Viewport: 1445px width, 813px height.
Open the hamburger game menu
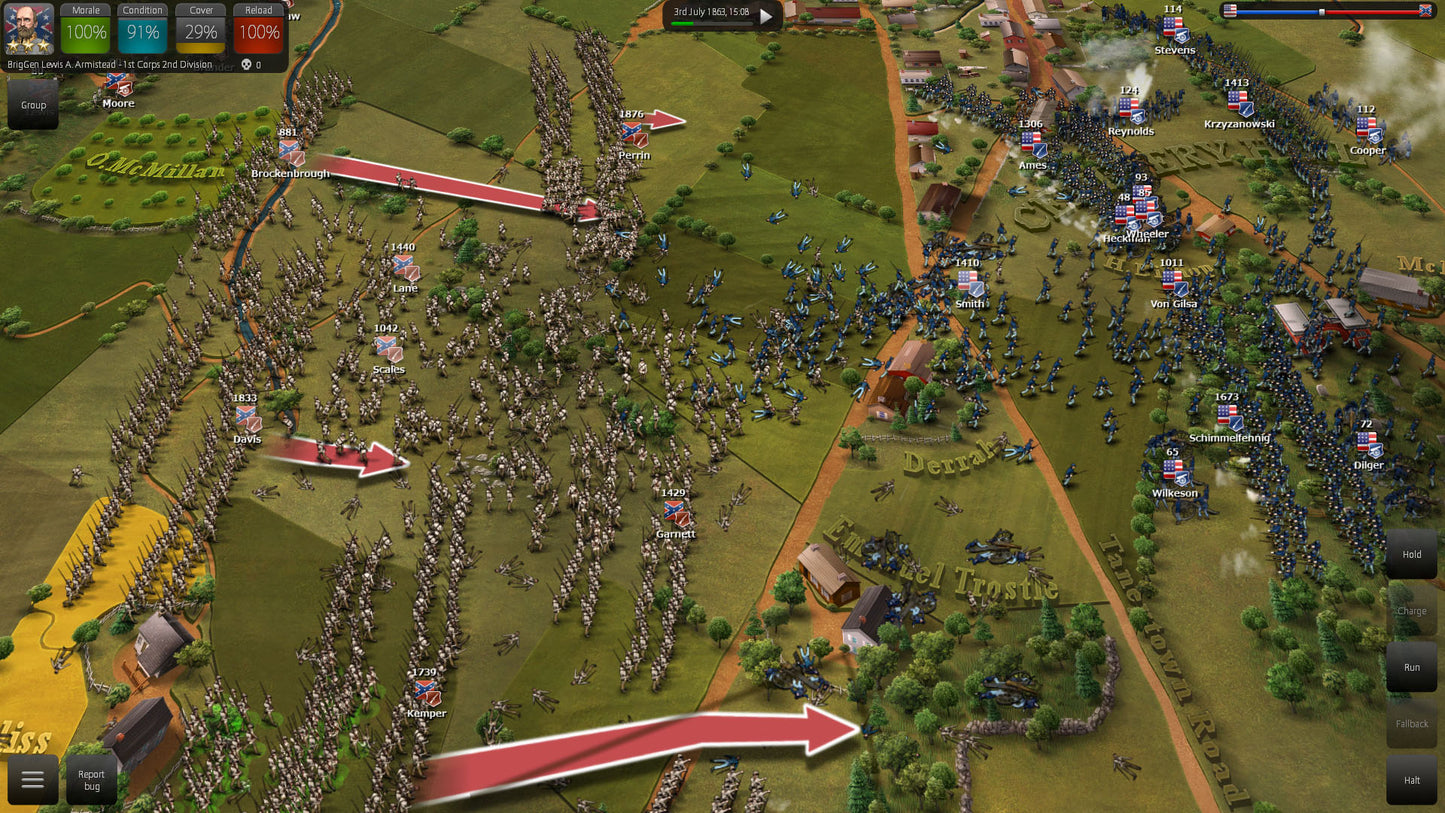pos(33,780)
